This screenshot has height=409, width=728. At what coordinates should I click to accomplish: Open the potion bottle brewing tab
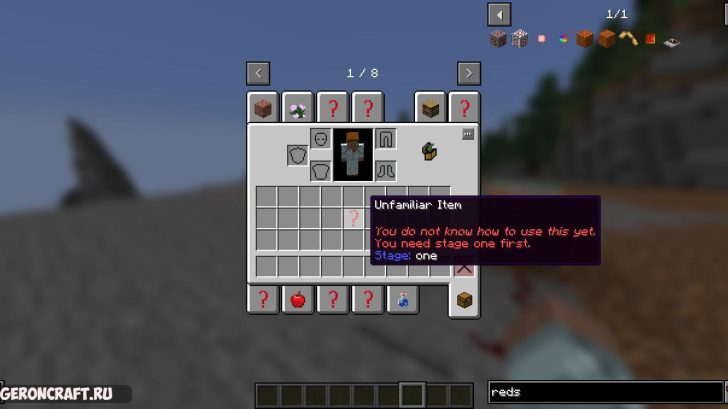tap(402, 298)
